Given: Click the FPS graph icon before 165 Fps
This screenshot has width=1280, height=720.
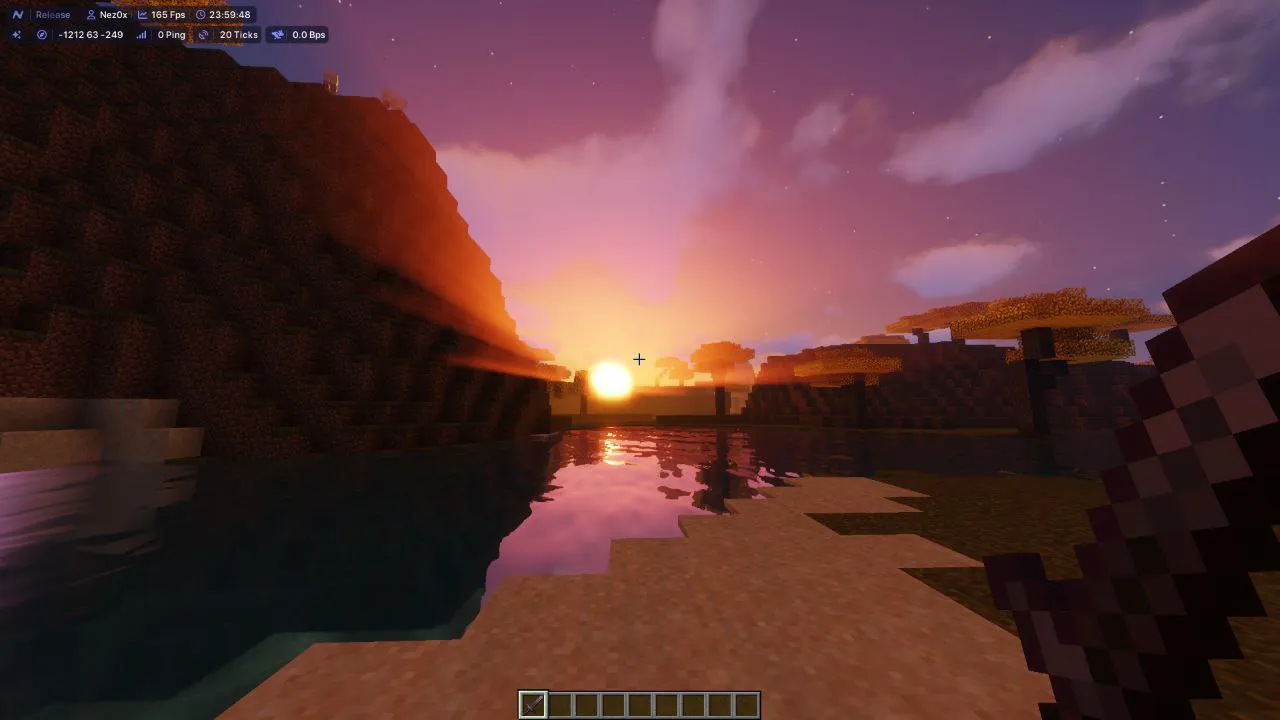Looking at the screenshot, I should point(143,14).
